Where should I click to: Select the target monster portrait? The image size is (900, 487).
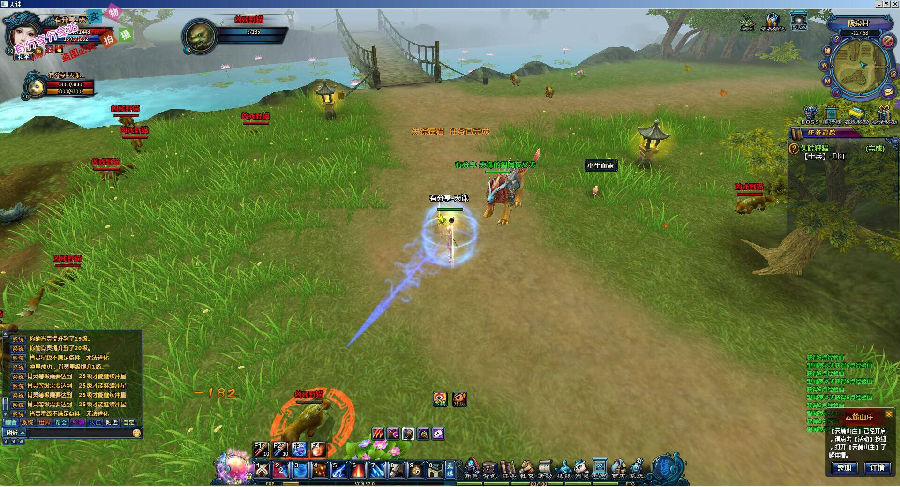(x=201, y=37)
